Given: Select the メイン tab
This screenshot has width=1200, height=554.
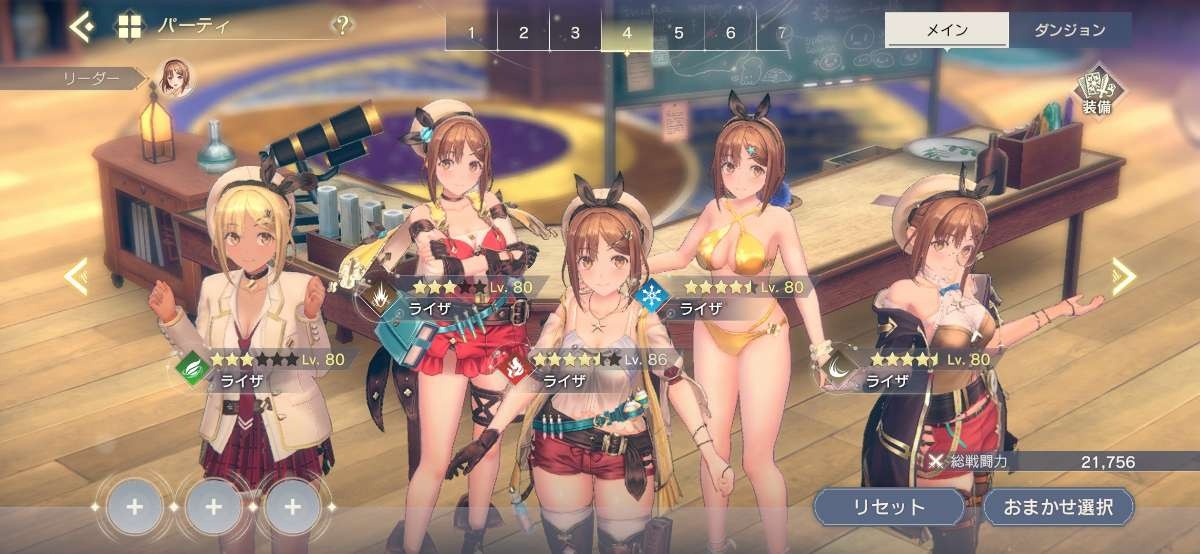Looking at the screenshot, I should click(x=946, y=30).
